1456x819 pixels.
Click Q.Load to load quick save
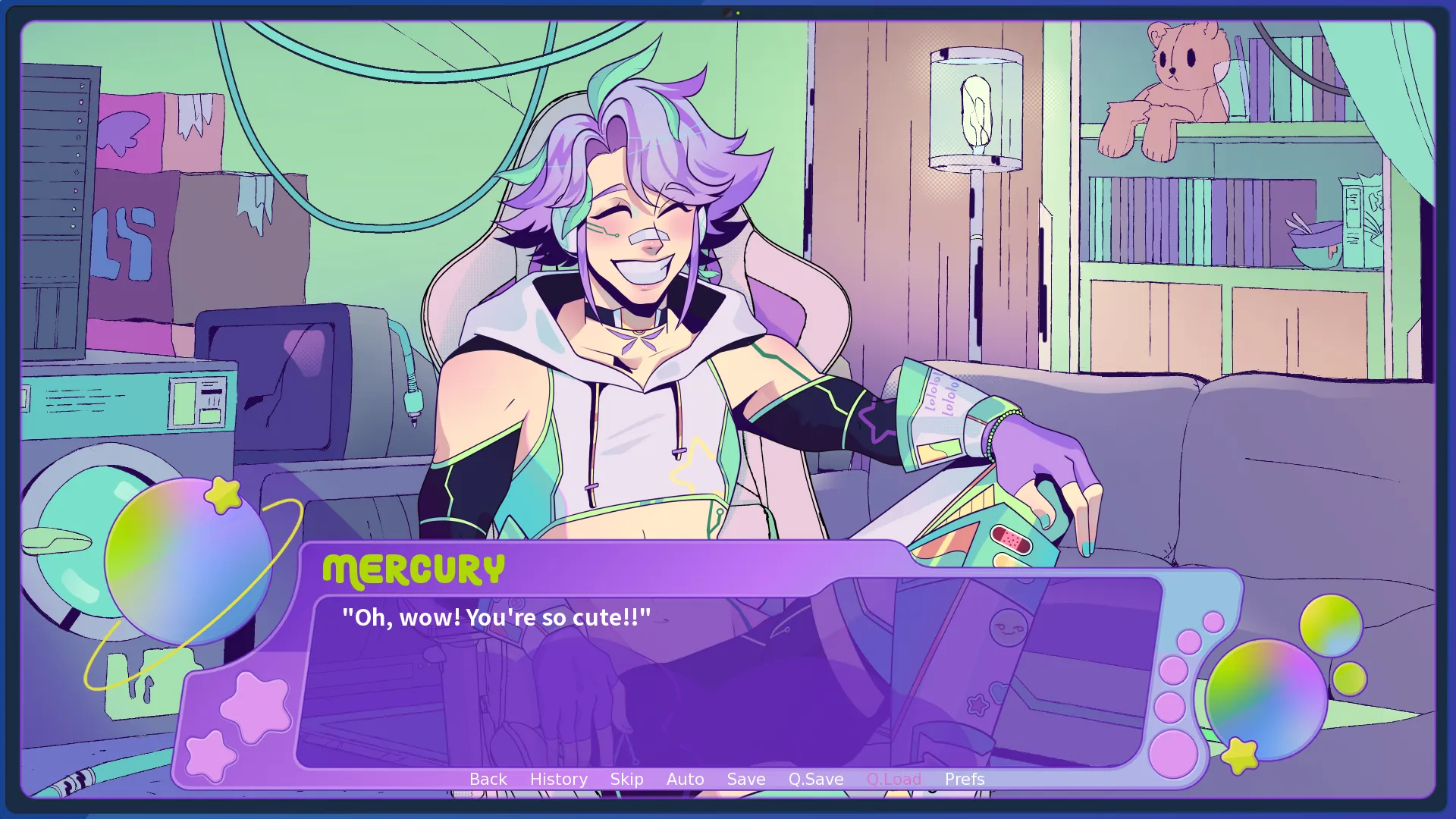[895, 779]
